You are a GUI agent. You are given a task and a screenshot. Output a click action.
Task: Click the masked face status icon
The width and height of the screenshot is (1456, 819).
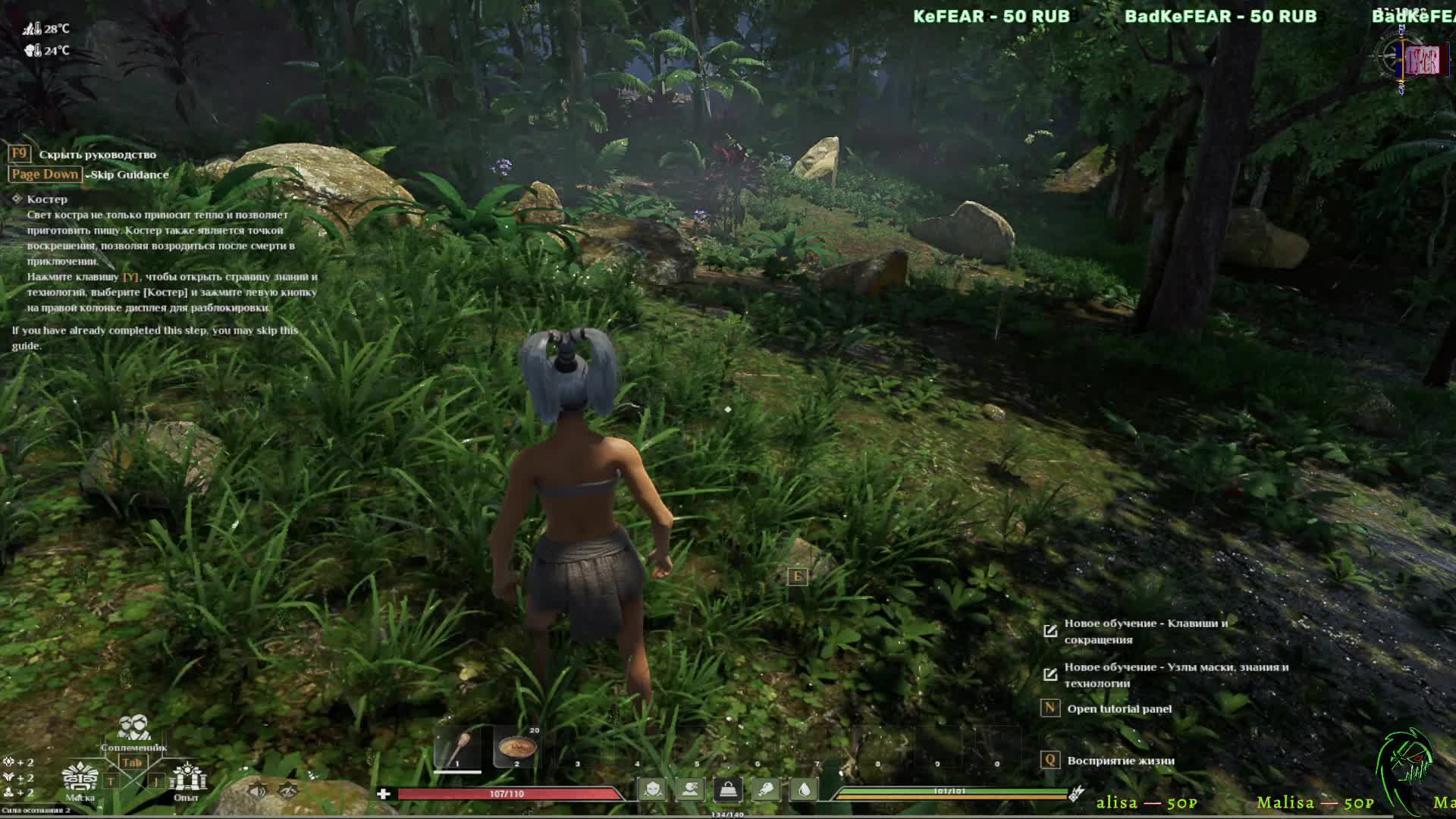click(652, 790)
